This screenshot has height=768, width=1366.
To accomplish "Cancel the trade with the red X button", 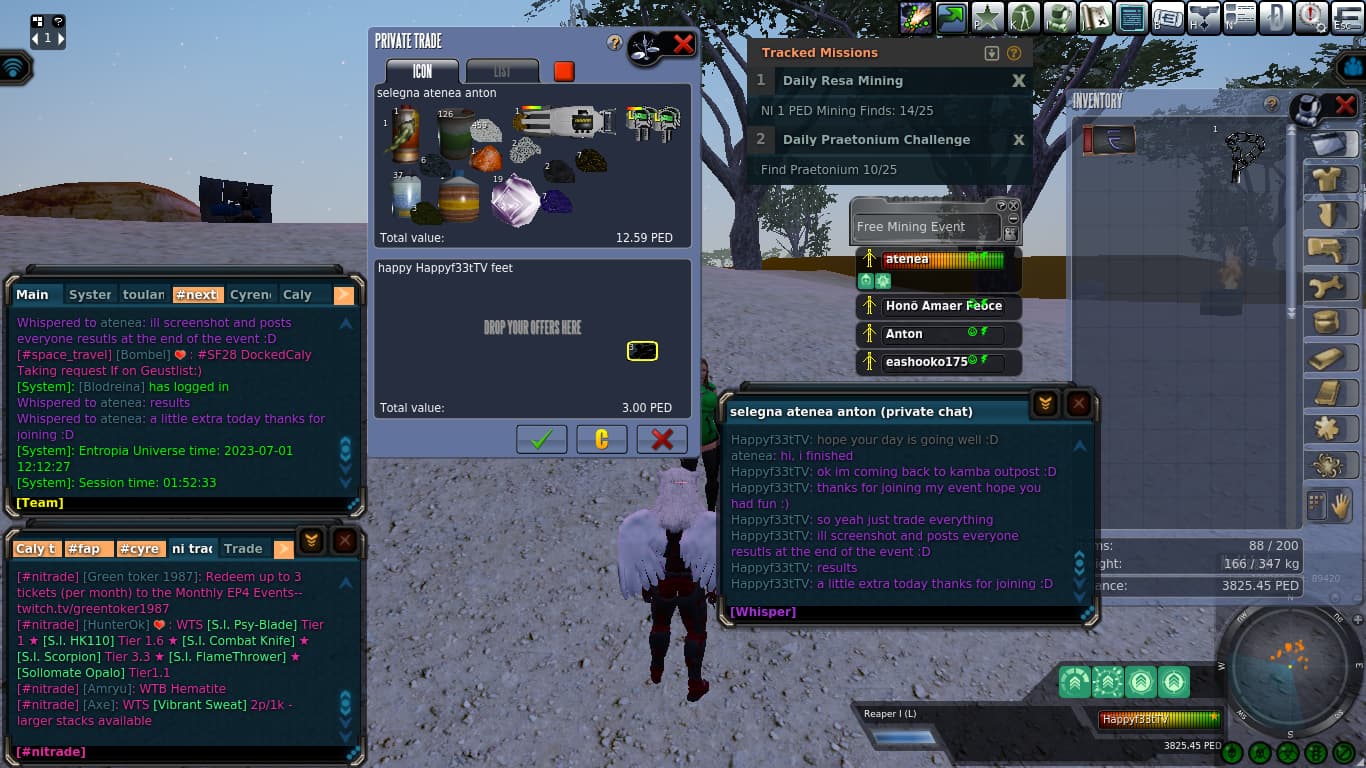I will coord(661,439).
